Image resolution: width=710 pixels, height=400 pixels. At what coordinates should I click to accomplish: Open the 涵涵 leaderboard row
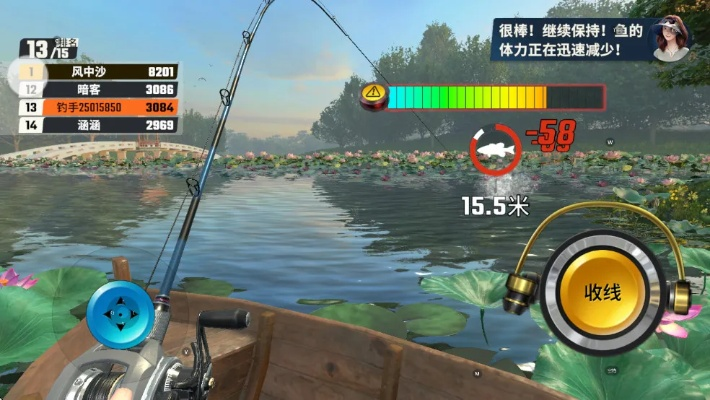tap(98, 125)
